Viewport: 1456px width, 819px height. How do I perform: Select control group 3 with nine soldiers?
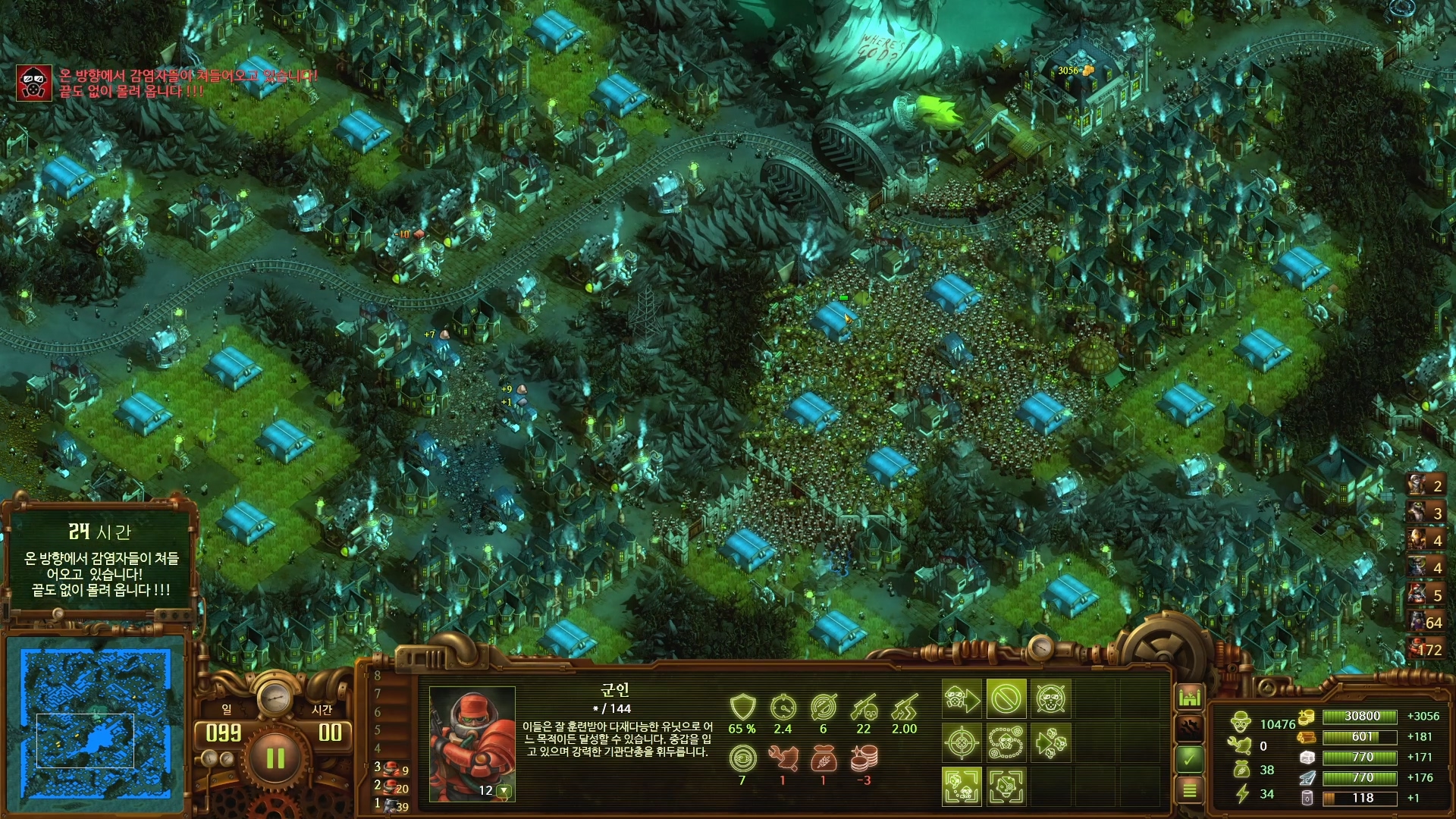coord(393,768)
